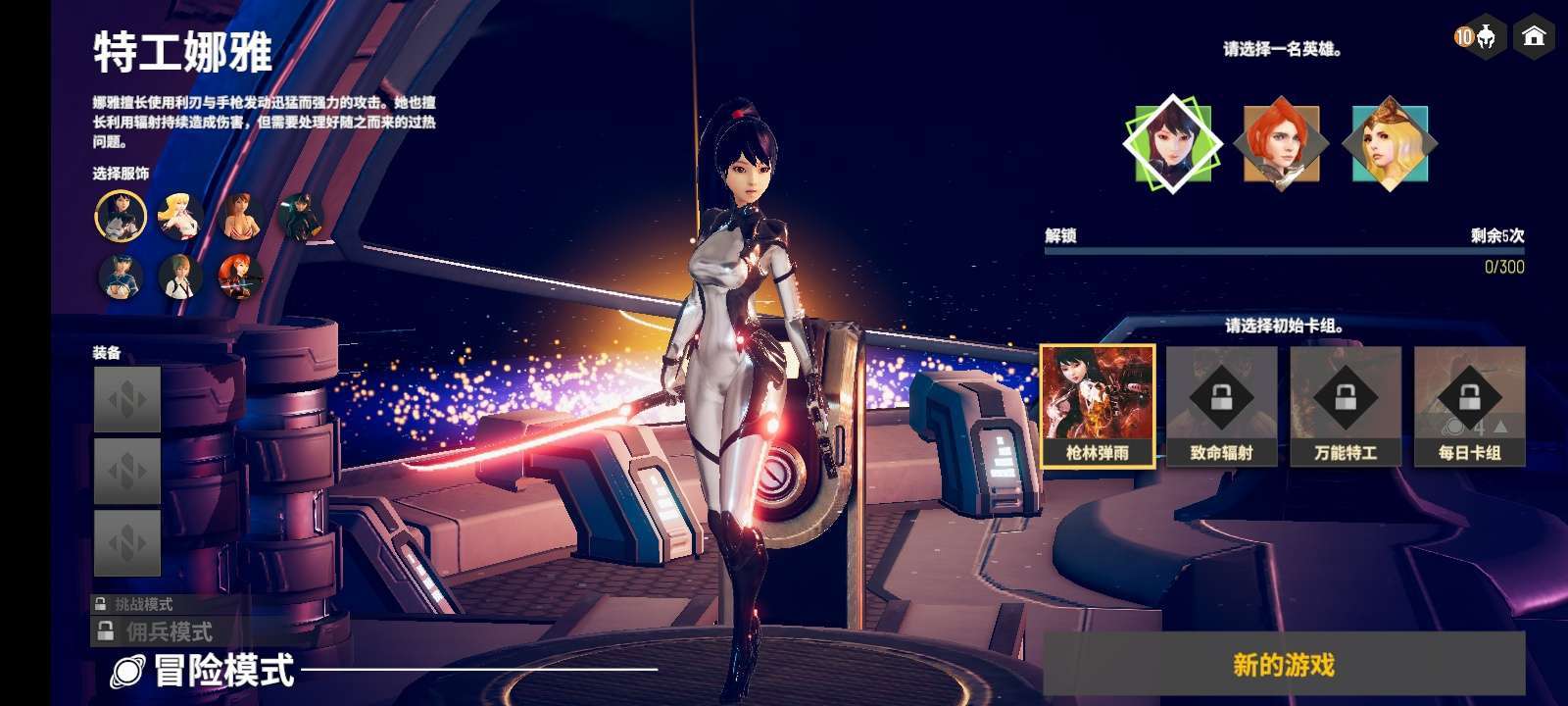This screenshot has height=706, width=1568.
Task: Select the black-haired hero portrait on green
Action: pyautogui.click(x=1173, y=144)
